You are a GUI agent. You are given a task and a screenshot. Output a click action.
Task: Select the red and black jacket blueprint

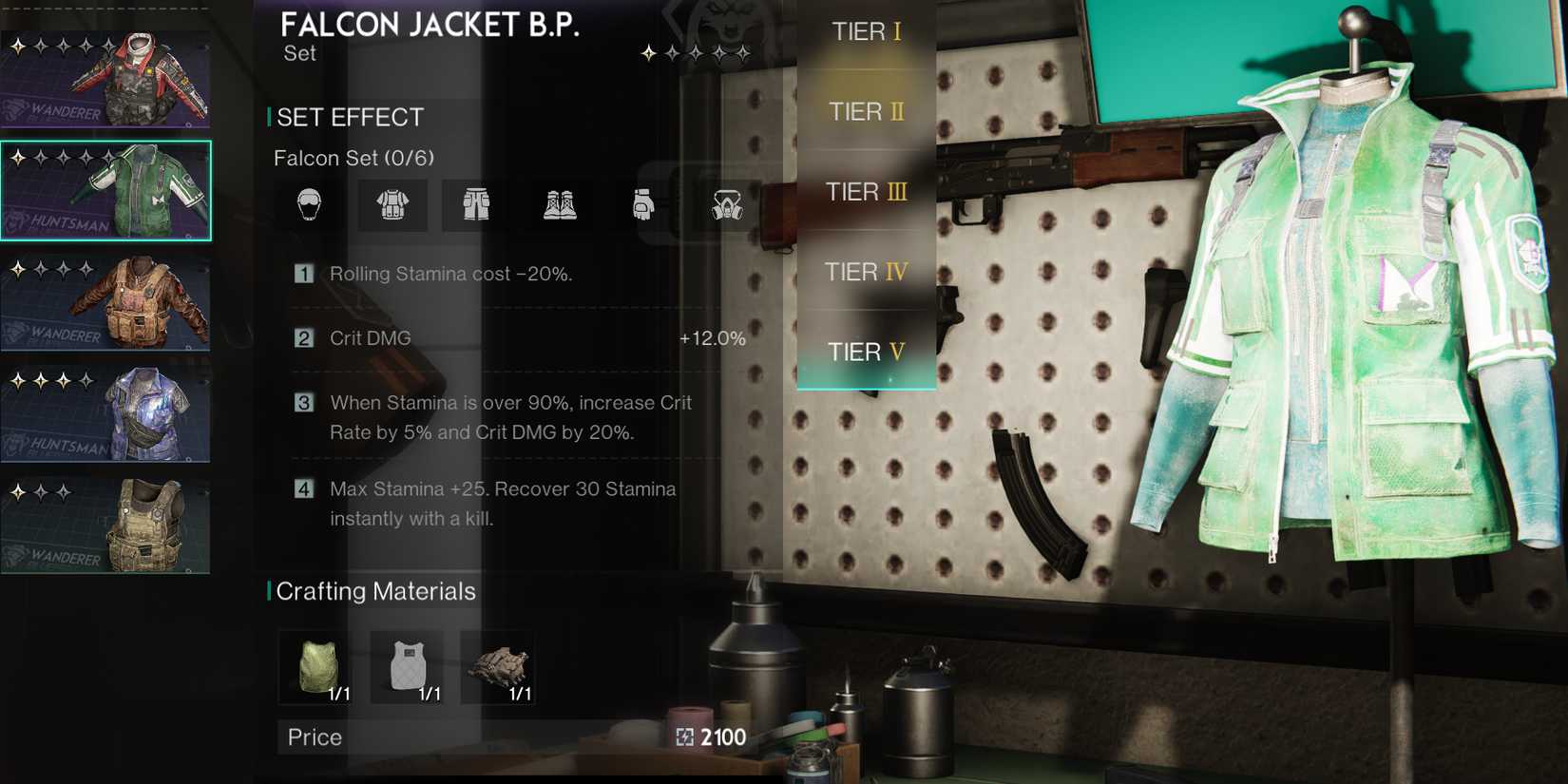(105, 80)
